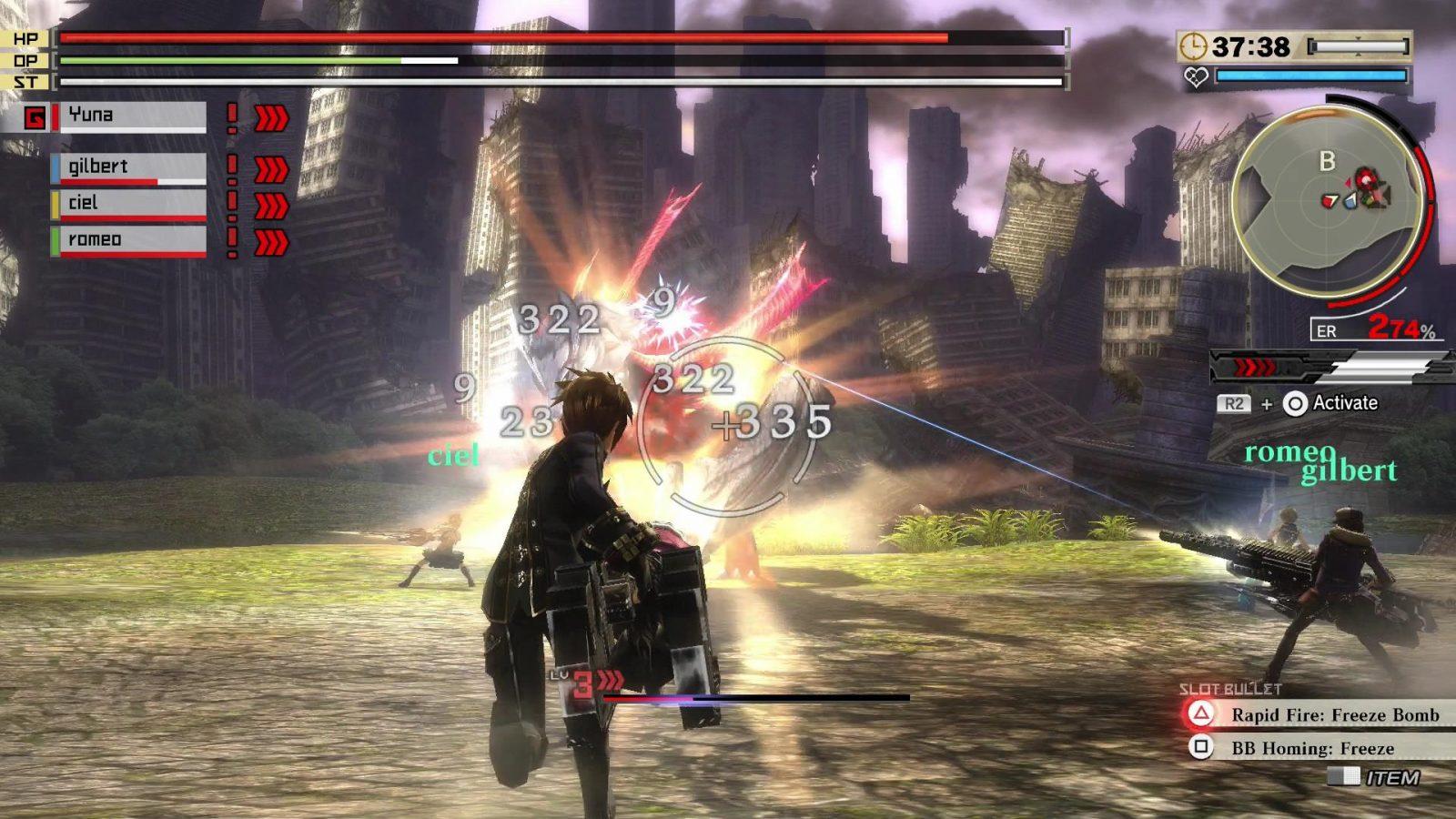Open the circular minimap
Viewport: 1456px width, 819px height.
pos(1327,202)
